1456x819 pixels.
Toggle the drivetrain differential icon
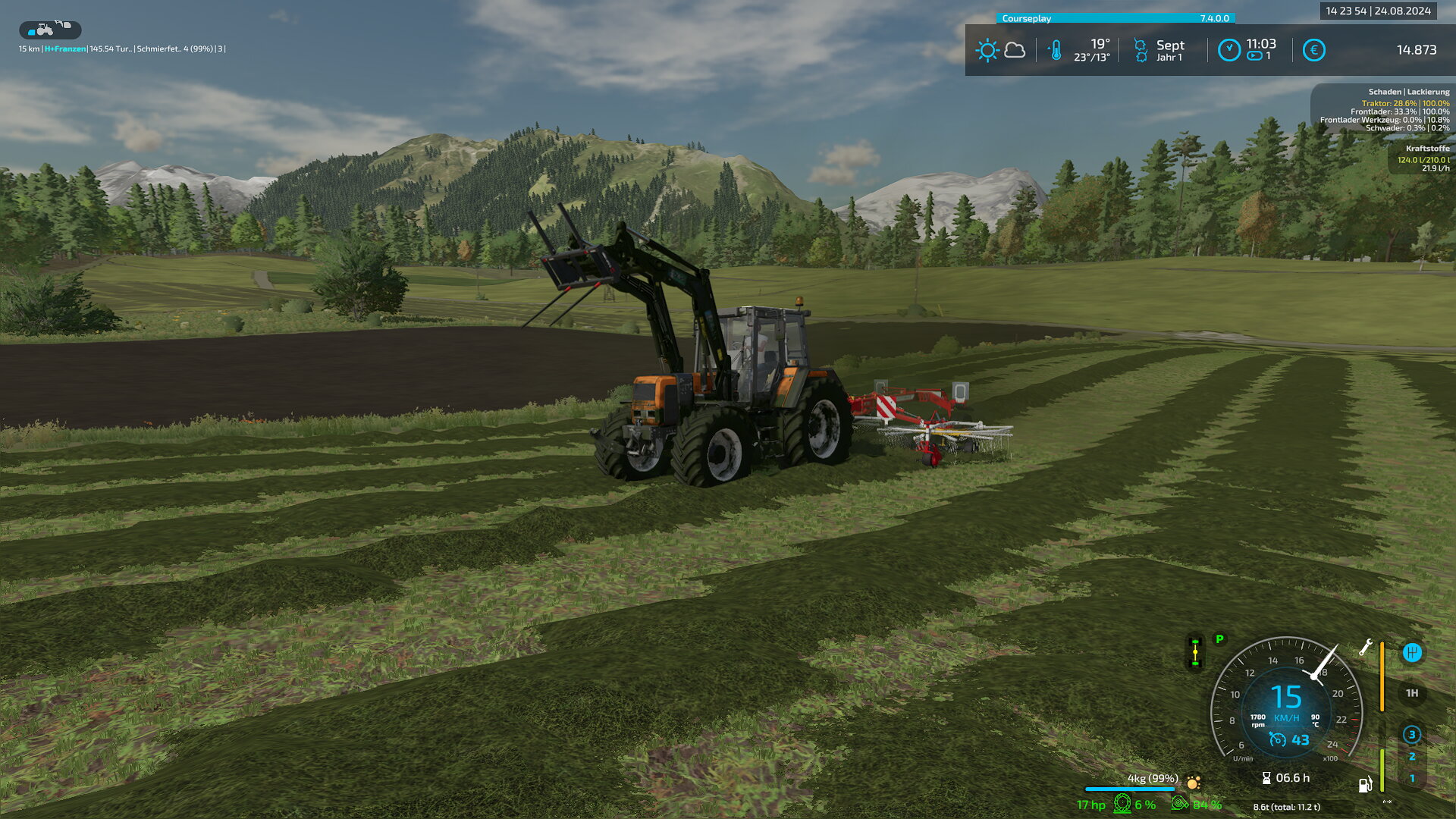[1195, 652]
